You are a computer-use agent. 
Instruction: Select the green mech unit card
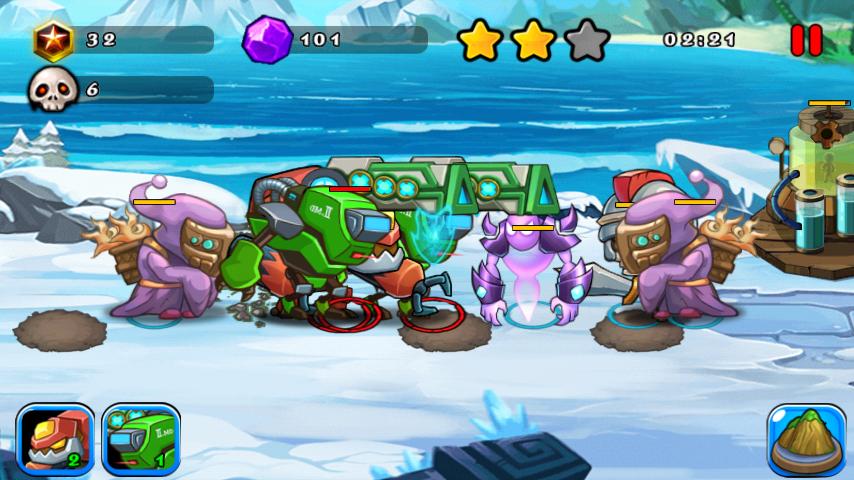pos(141,440)
